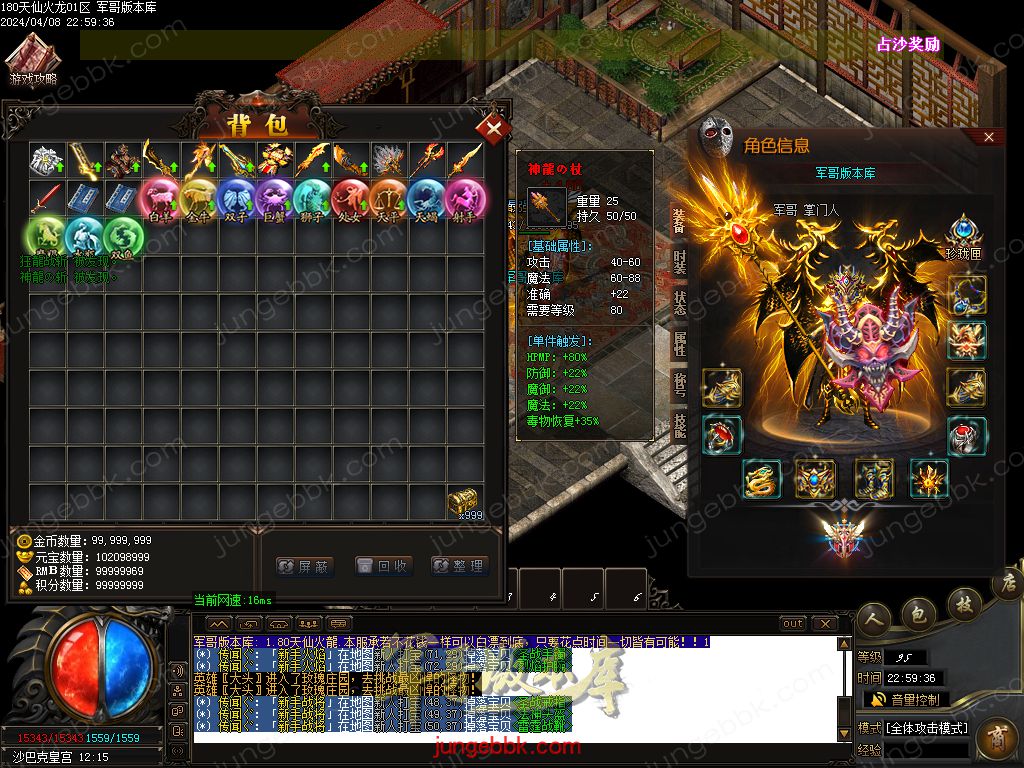Pick the 天平 Libra zodiac orb
1024x768 pixels.
pyautogui.click(x=388, y=197)
